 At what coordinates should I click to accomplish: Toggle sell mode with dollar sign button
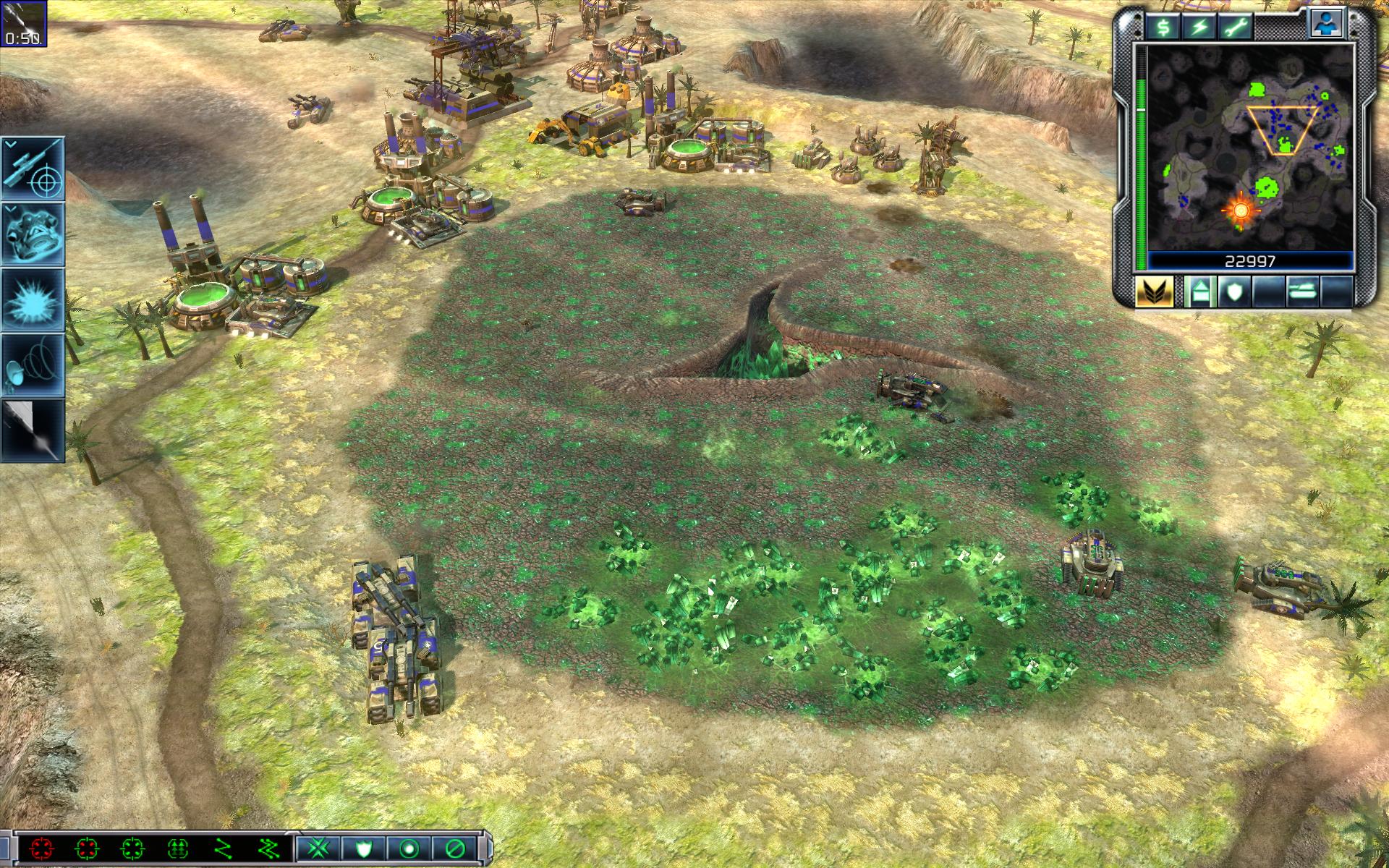point(1163,27)
